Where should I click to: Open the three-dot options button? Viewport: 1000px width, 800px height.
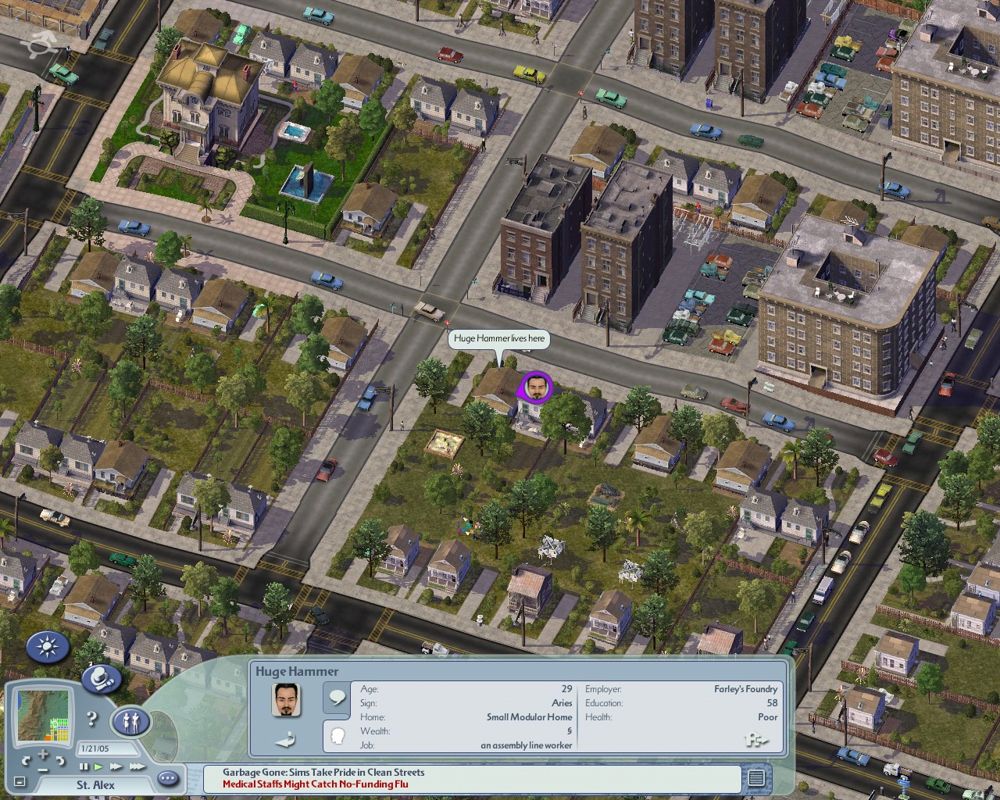[x=167, y=778]
